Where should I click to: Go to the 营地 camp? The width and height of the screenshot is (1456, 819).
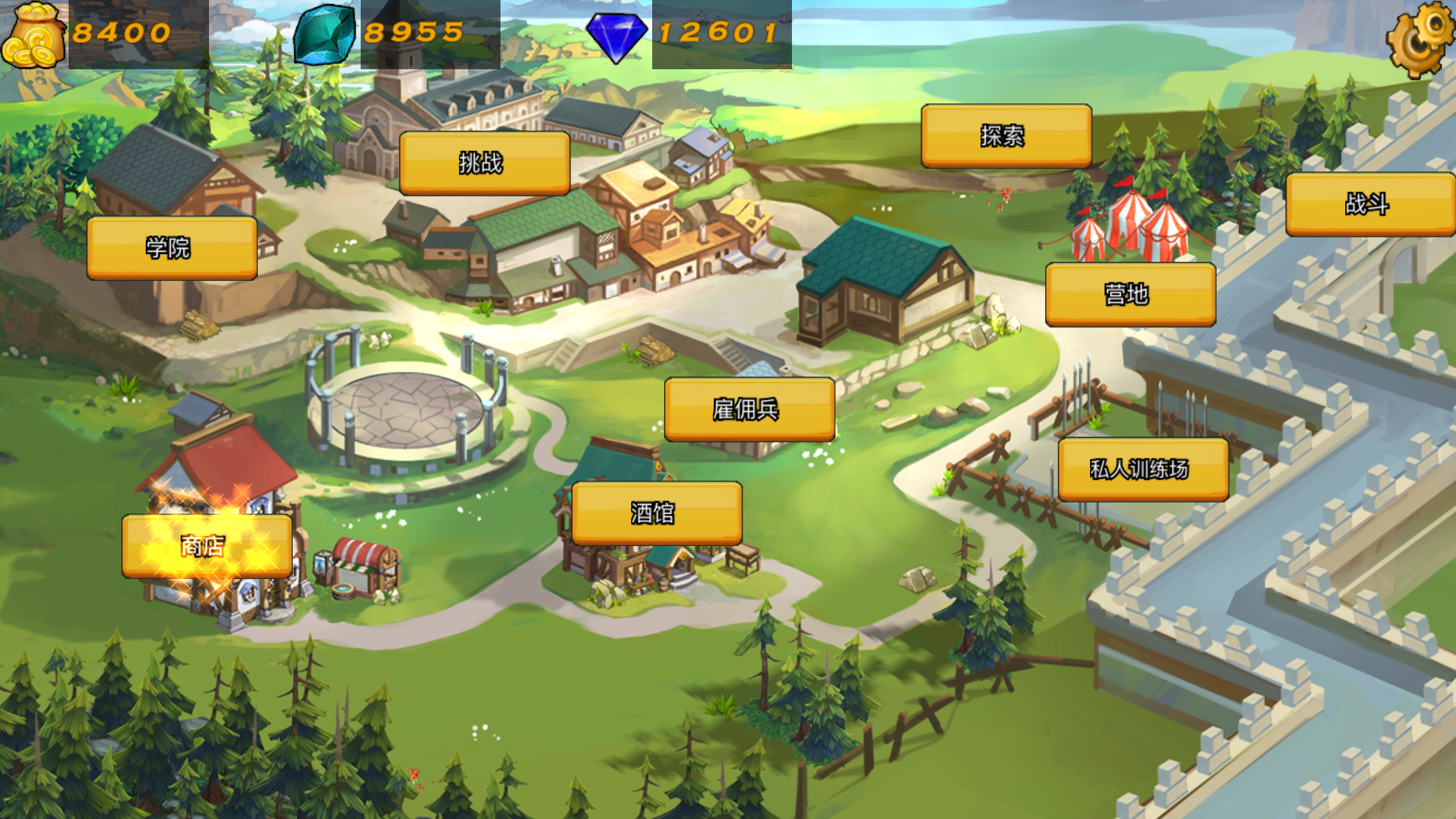click(1130, 294)
